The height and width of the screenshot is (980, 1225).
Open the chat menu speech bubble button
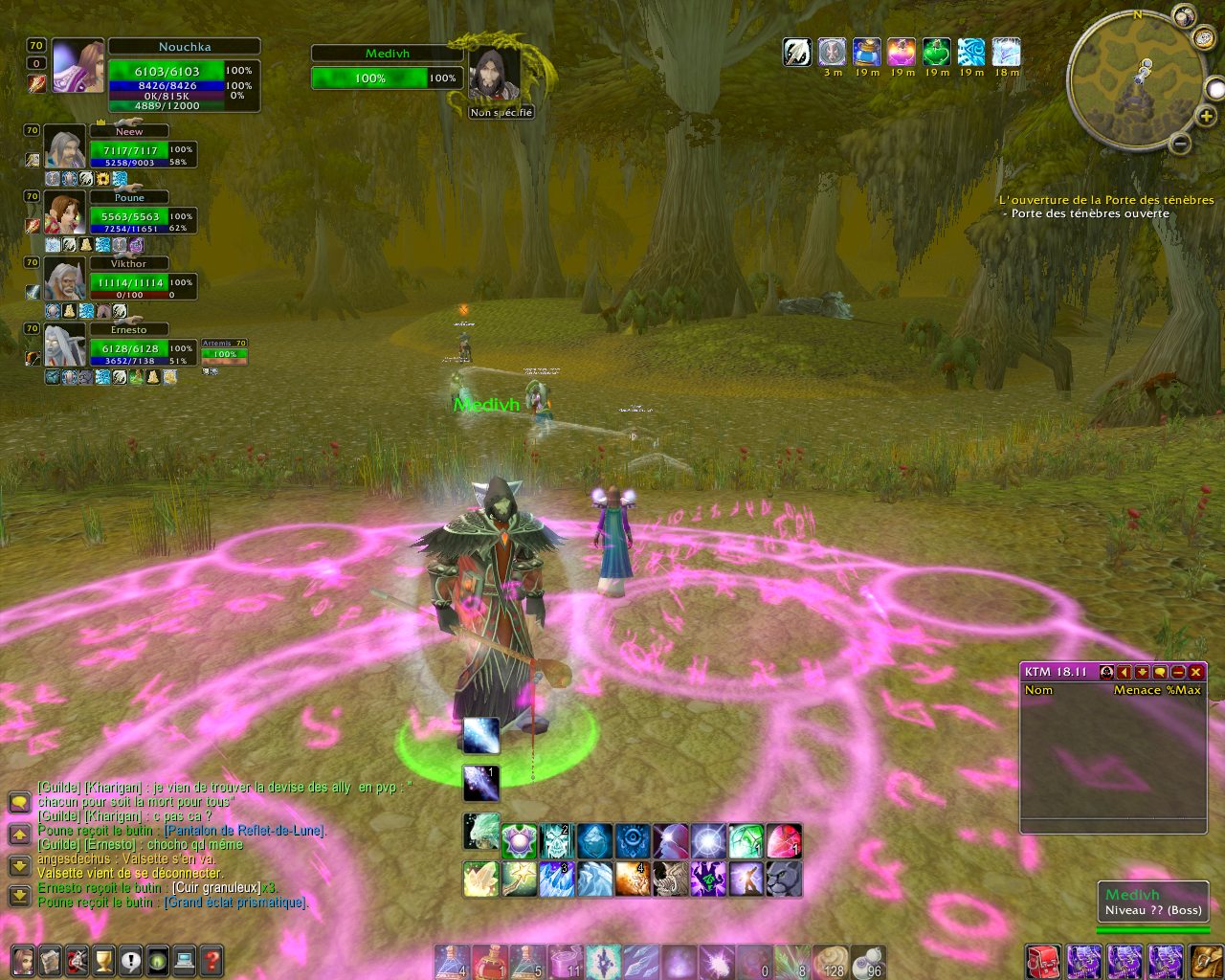18,804
